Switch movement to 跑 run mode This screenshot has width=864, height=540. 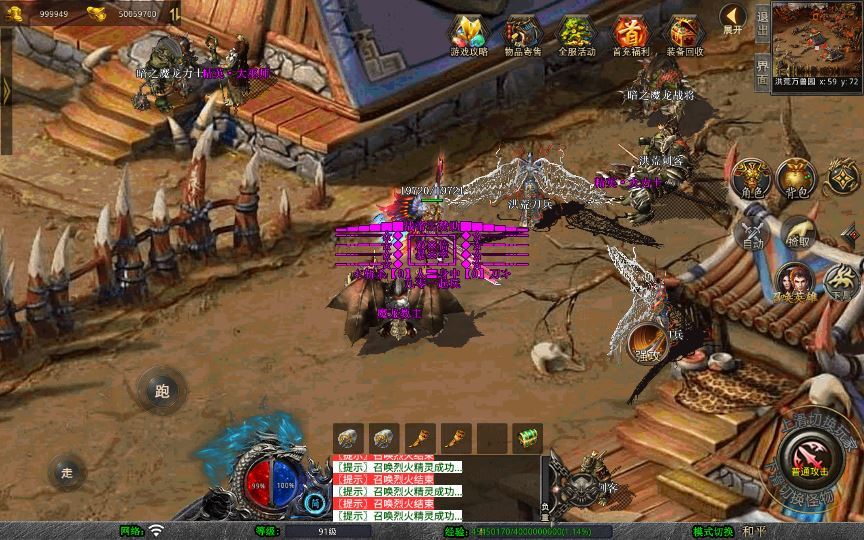[x=162, y=390]
